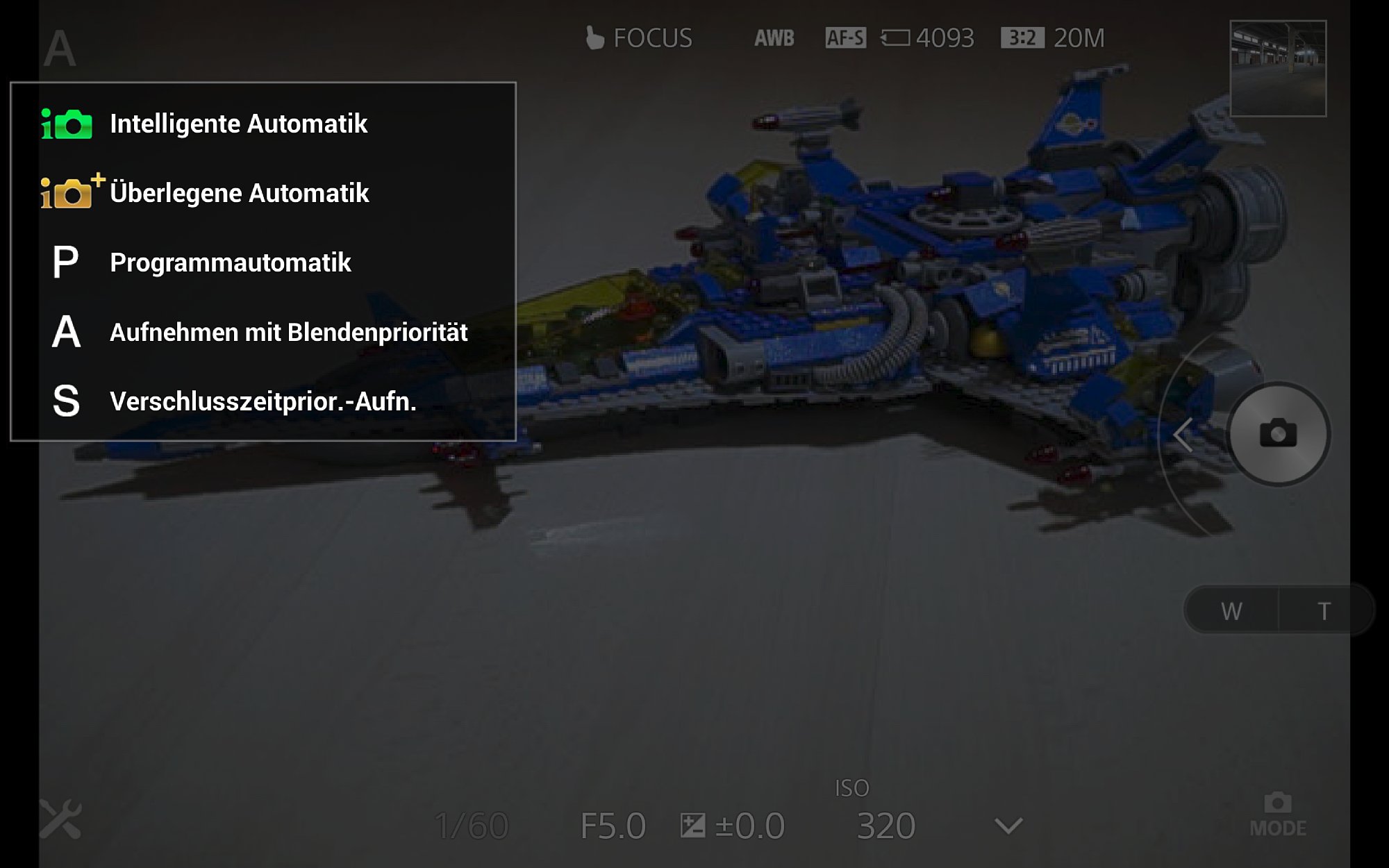Open AWB white balance setting

[774, 38]
